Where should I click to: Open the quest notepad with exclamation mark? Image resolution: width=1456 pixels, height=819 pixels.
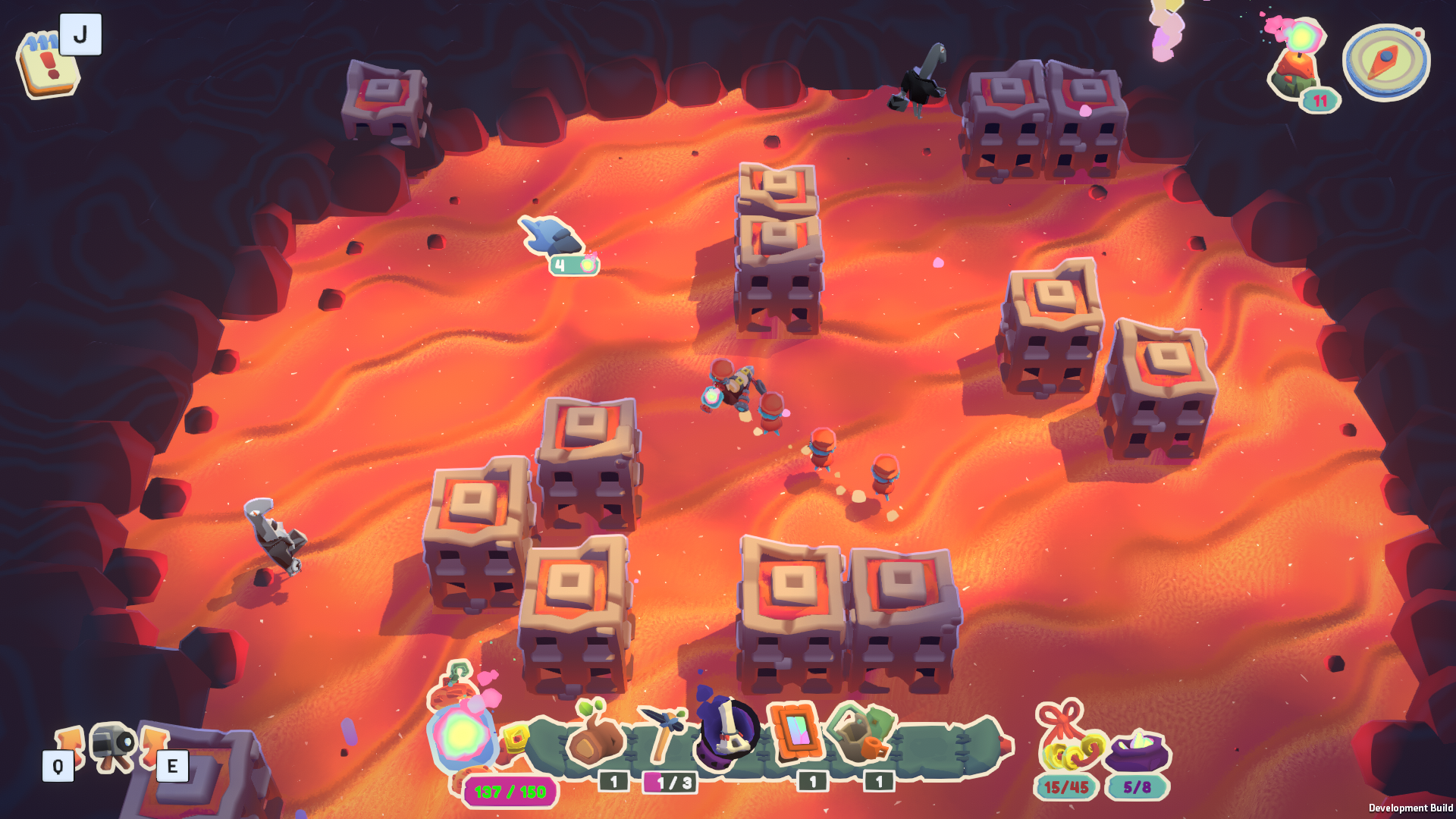pyautogui.click(x=47, y=65)
